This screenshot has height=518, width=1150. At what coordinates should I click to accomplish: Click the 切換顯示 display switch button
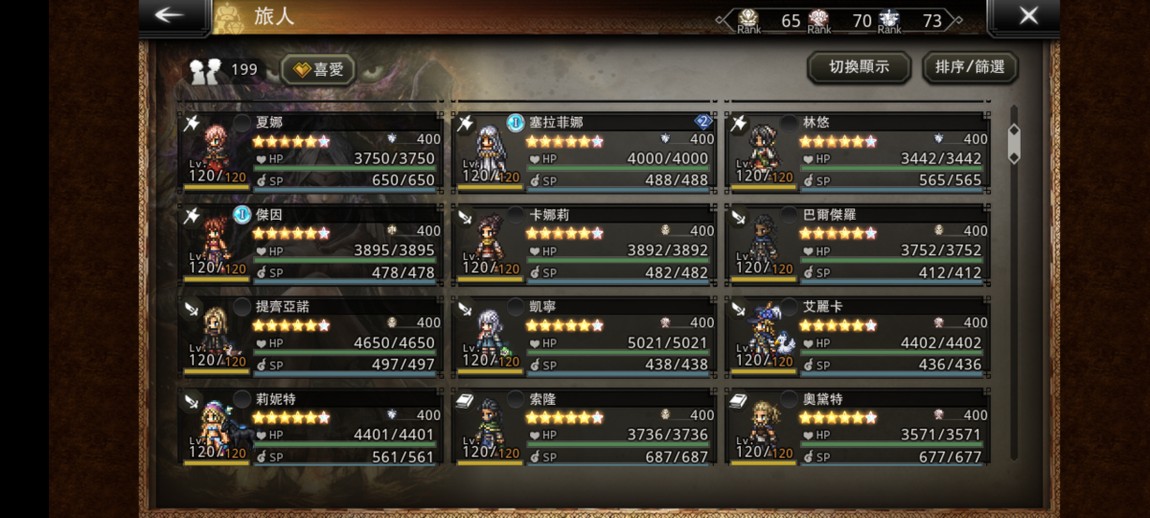point(857,67)
